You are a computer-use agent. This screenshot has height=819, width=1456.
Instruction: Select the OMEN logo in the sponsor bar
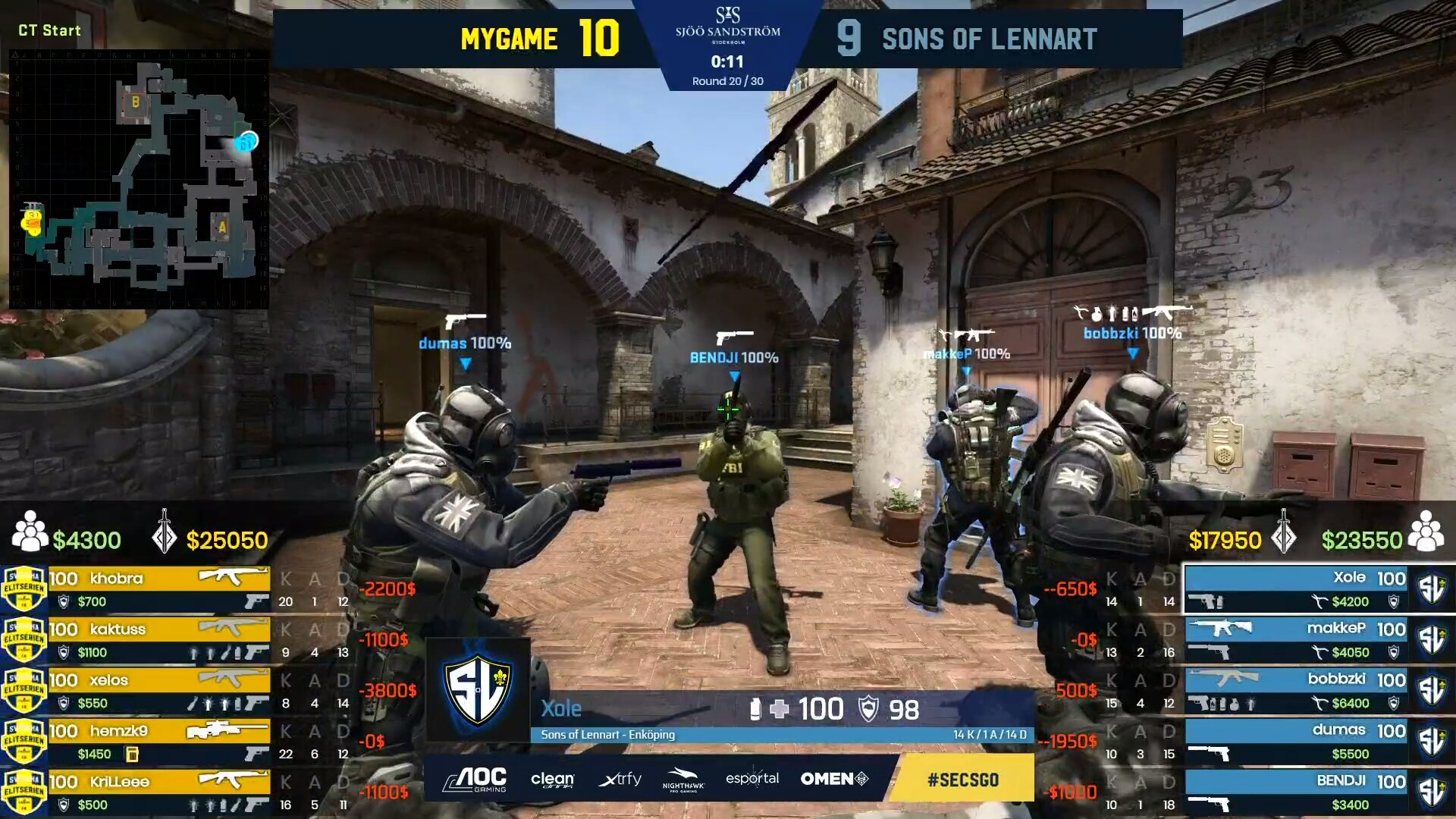coord(833,779)
